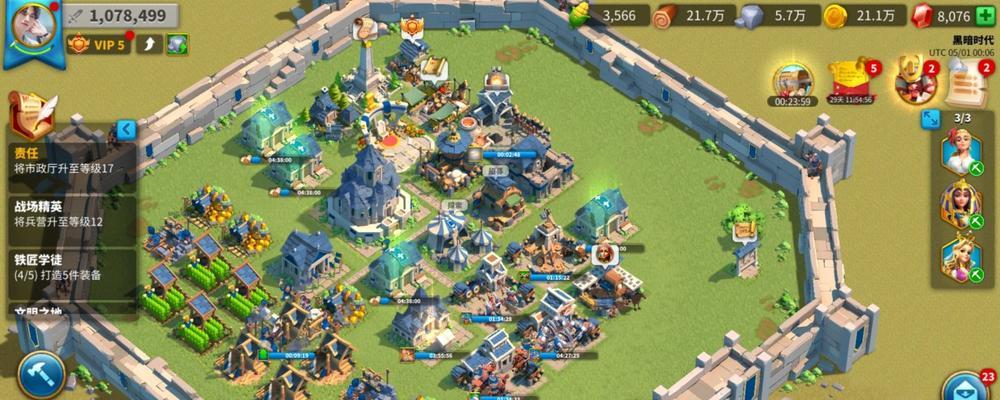This screenshot has width=1000, height=400.
Task: Select the 铁匠学徒 quest entry
Action: pos(70,266)
